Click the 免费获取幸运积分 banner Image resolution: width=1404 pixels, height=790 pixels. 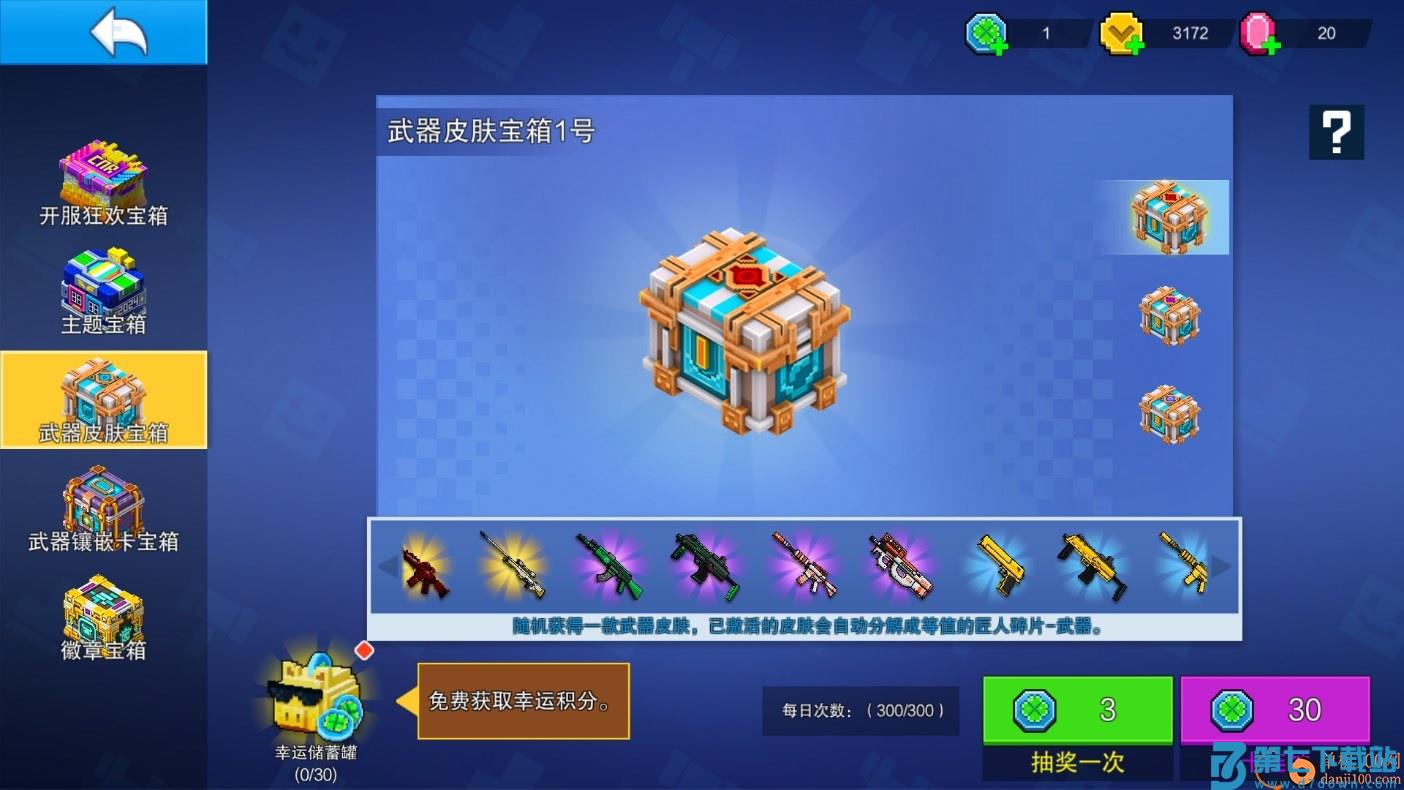pos(525,700)
